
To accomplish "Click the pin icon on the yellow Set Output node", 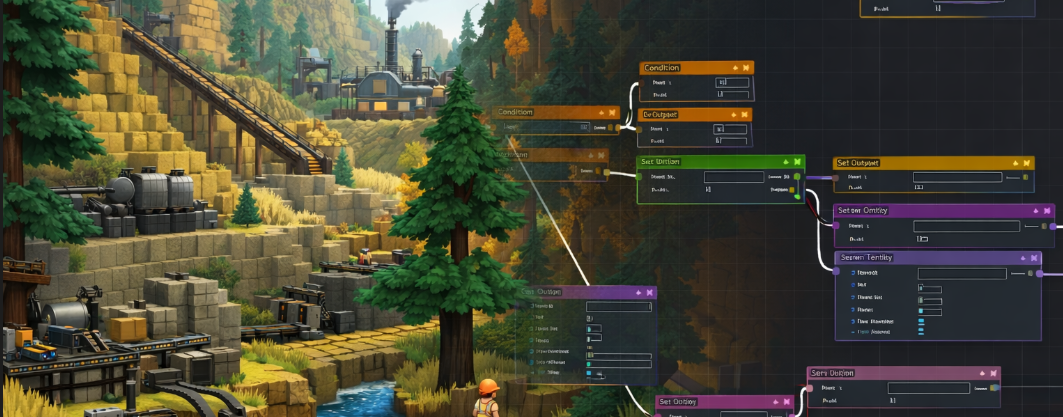I will click(1015, 163).
